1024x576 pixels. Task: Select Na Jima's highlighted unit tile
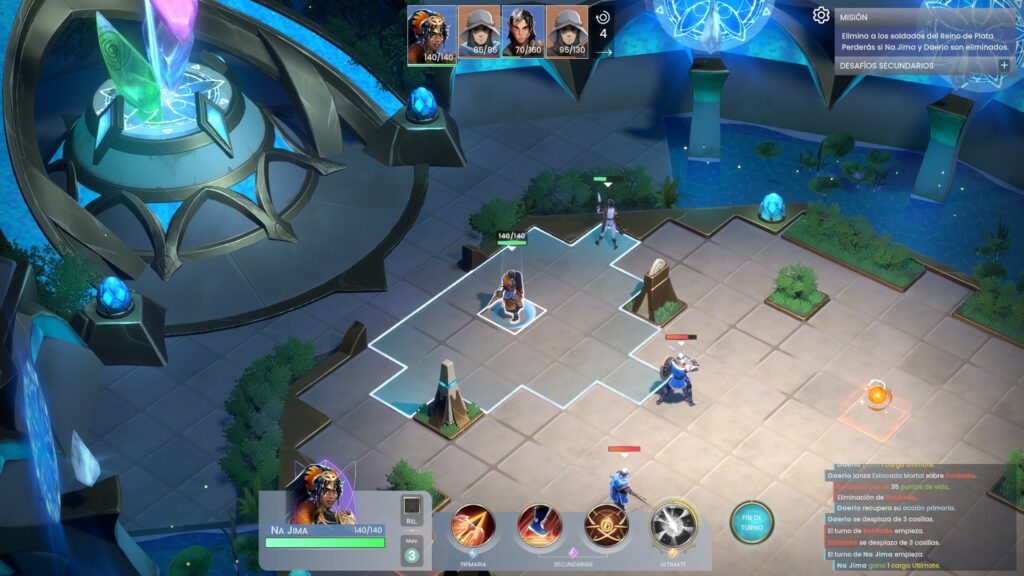point(512,312)
